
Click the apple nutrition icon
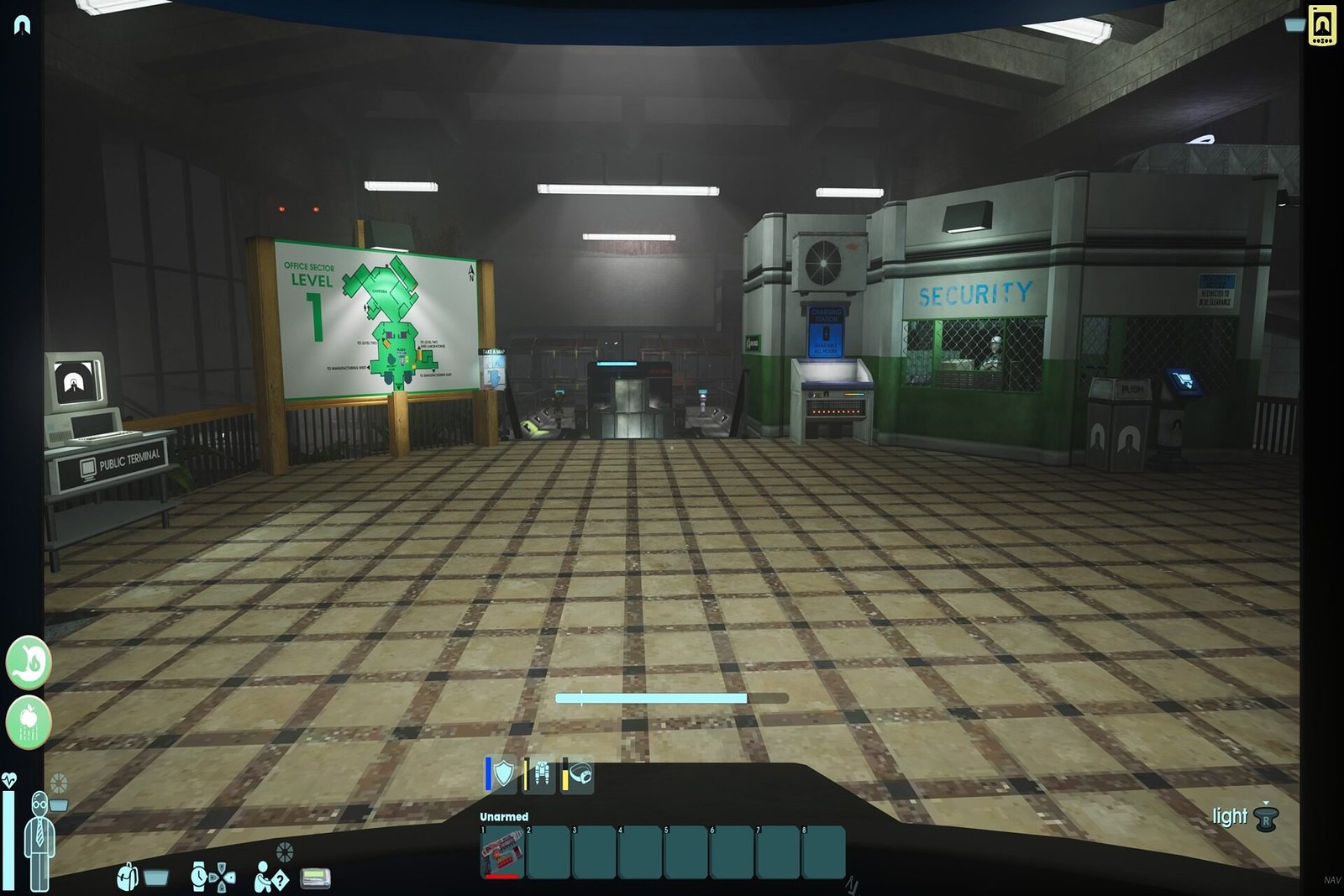pyautogui.click(x=28, y=720)
